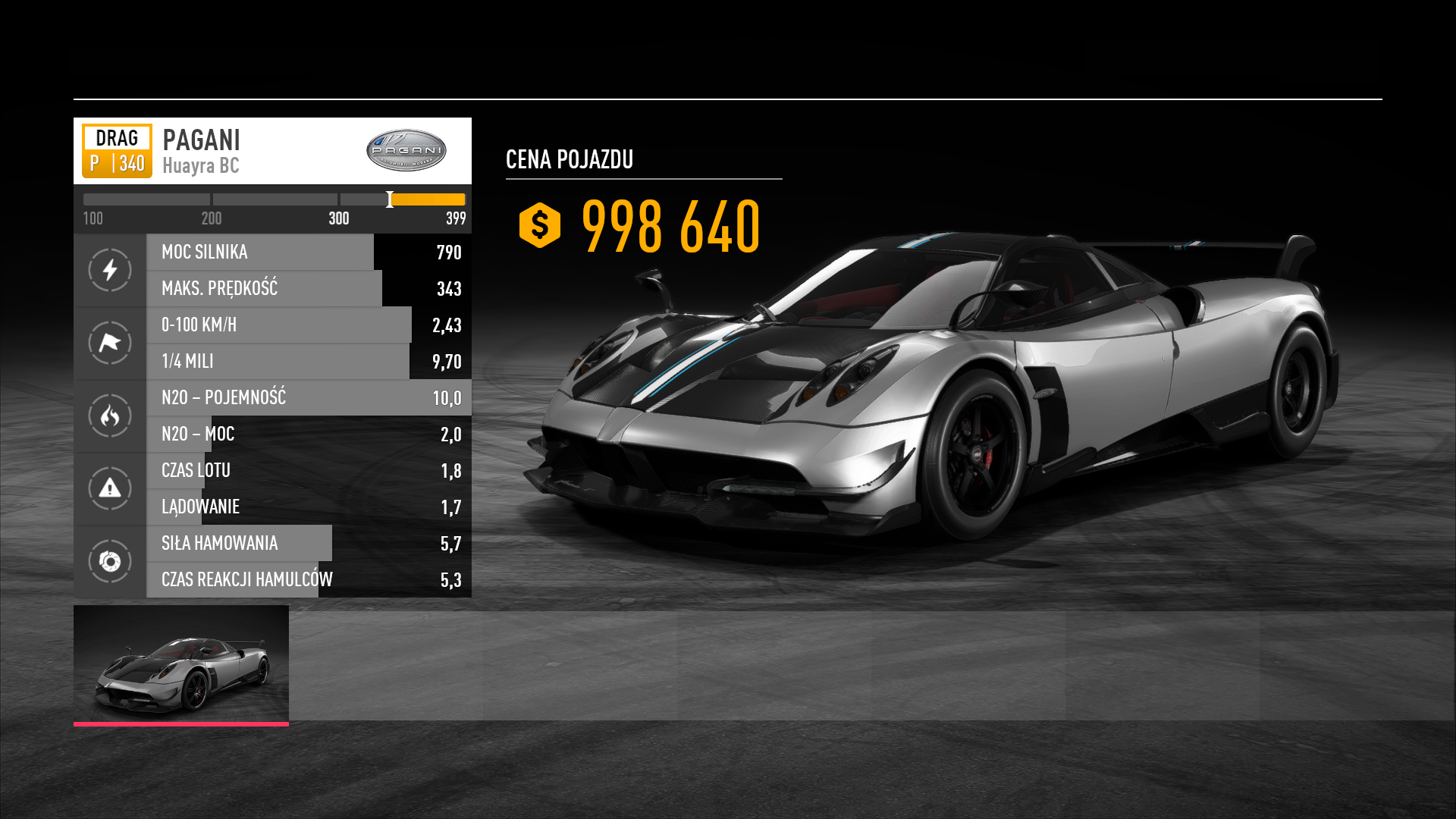Select the Pagani Huayra BC car thumbnail

pos(181,664)
